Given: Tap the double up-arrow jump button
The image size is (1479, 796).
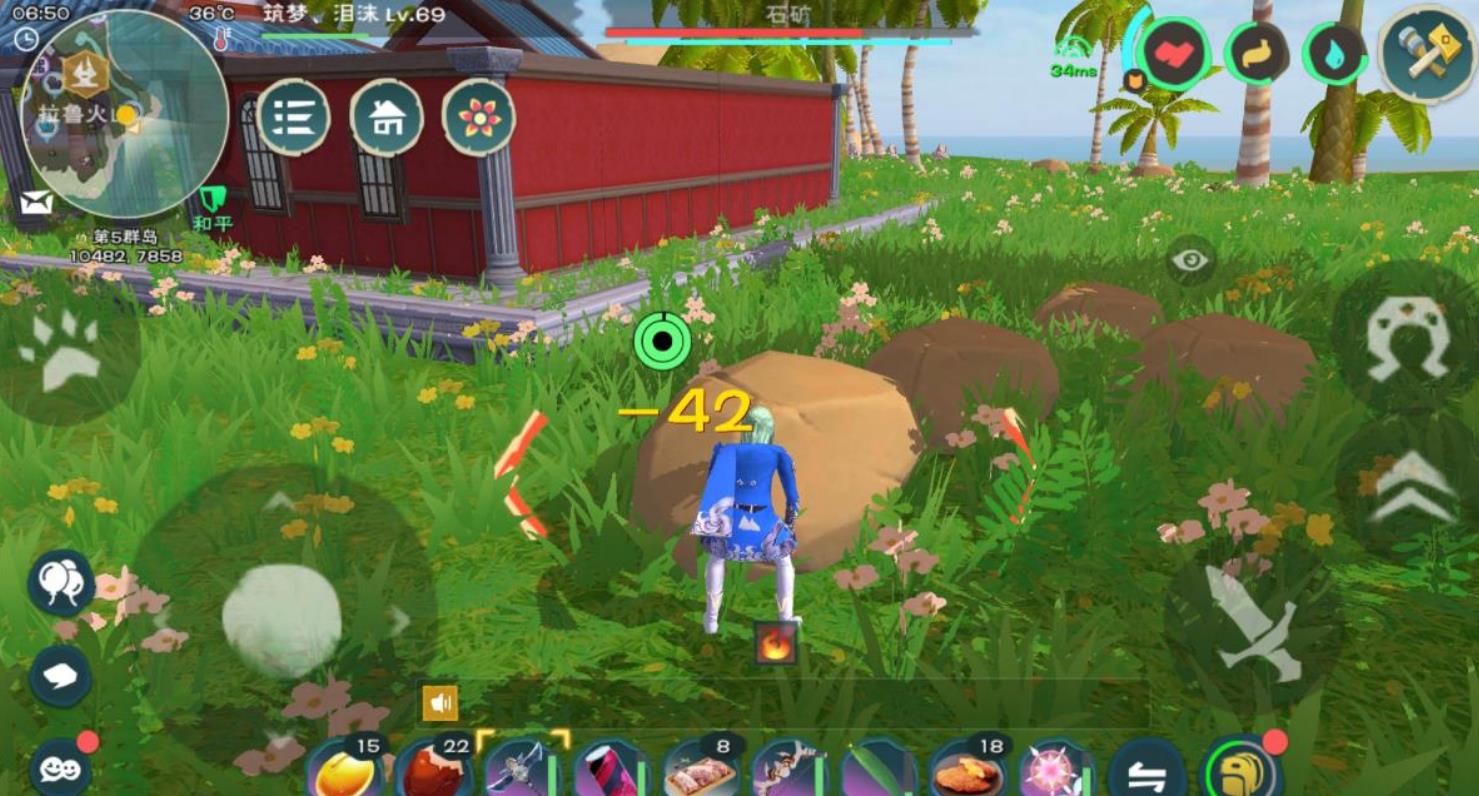Looking at the screenshot, I should tap(1413, 489).
